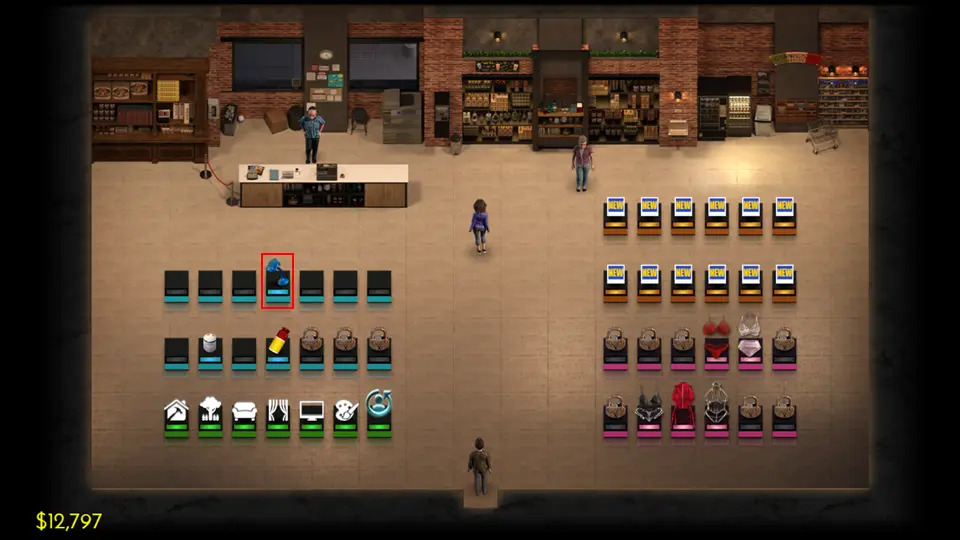
Task: Choose the white strappy harness outfit pedestal
Action: (716, 411)
